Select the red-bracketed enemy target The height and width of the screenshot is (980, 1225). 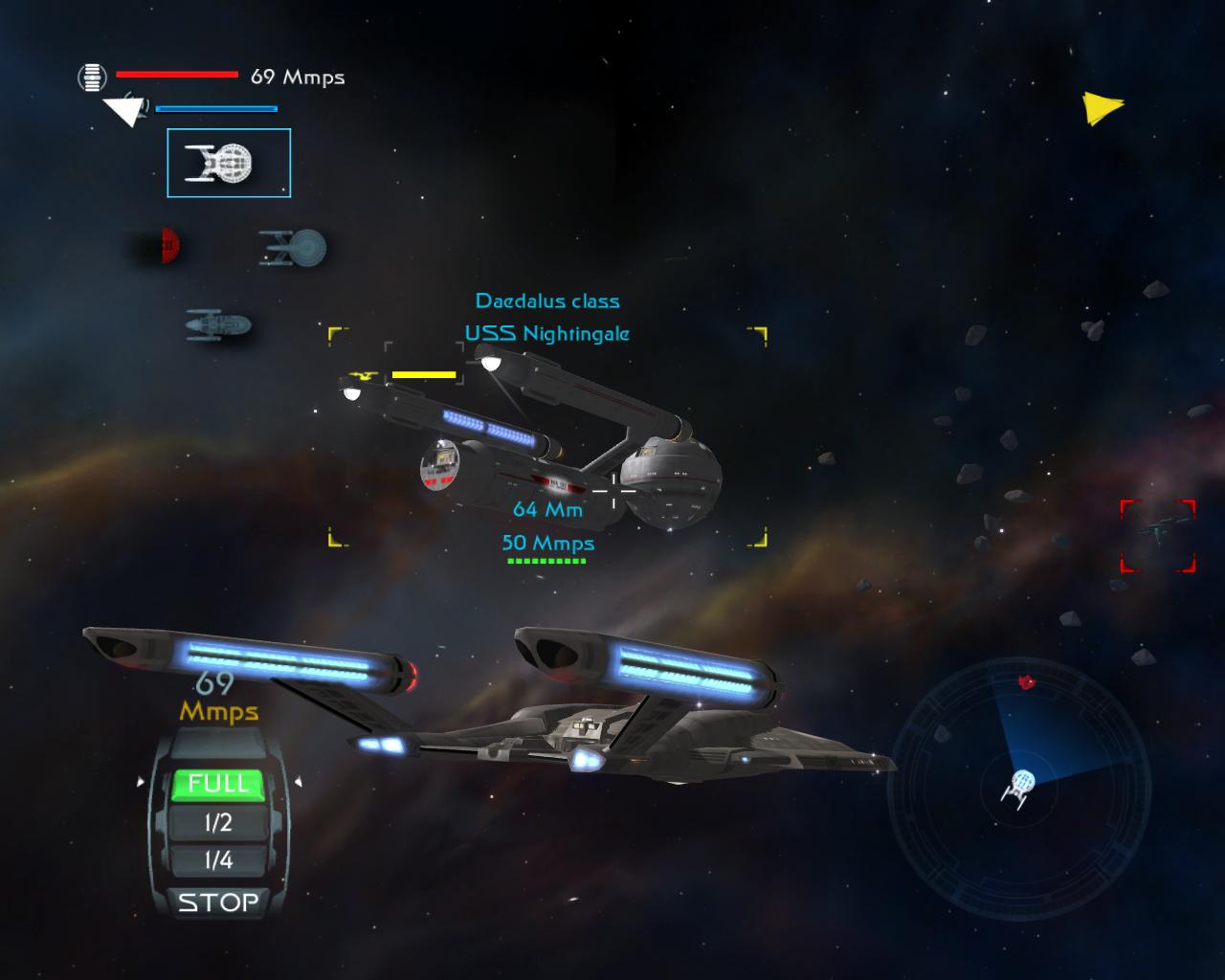(x=1158, y=535)
